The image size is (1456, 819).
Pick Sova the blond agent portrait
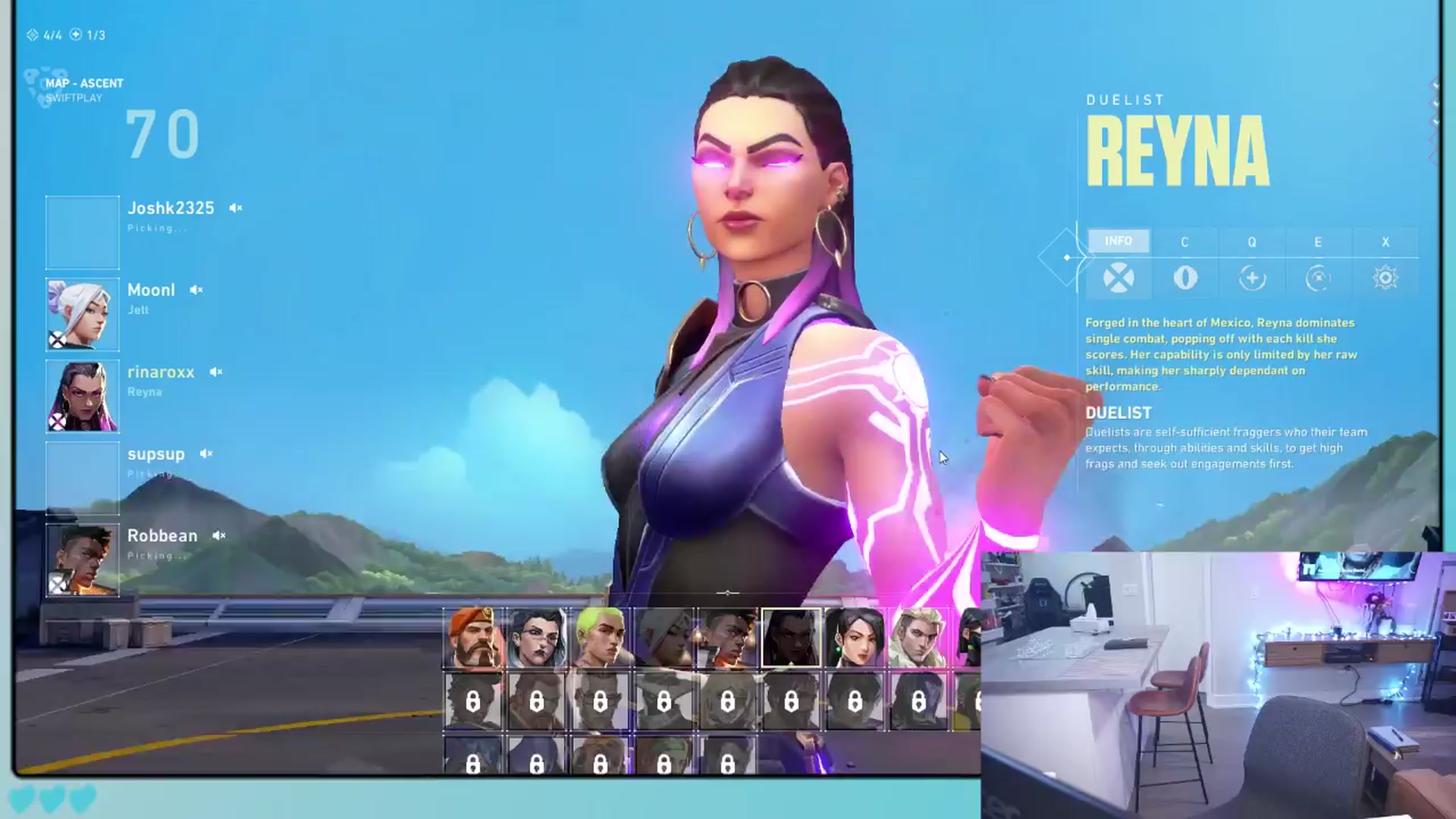coord(918,638)
